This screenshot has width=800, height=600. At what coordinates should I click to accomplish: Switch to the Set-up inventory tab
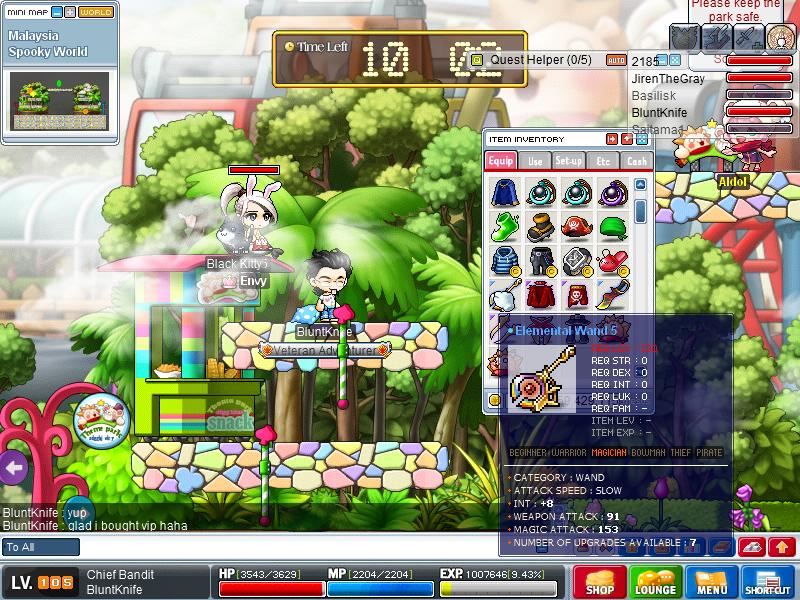click(568, 161)
